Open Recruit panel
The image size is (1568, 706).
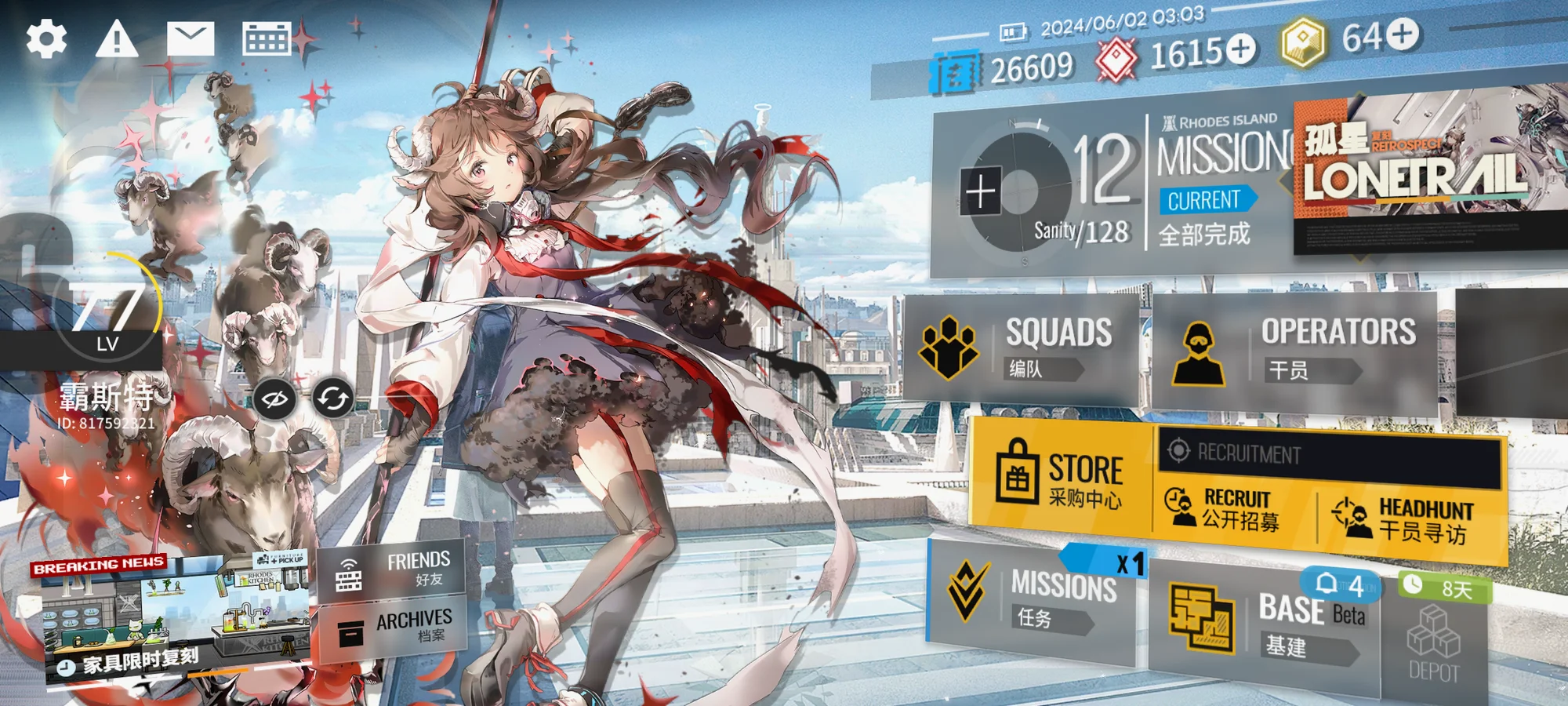[1231, 508]
